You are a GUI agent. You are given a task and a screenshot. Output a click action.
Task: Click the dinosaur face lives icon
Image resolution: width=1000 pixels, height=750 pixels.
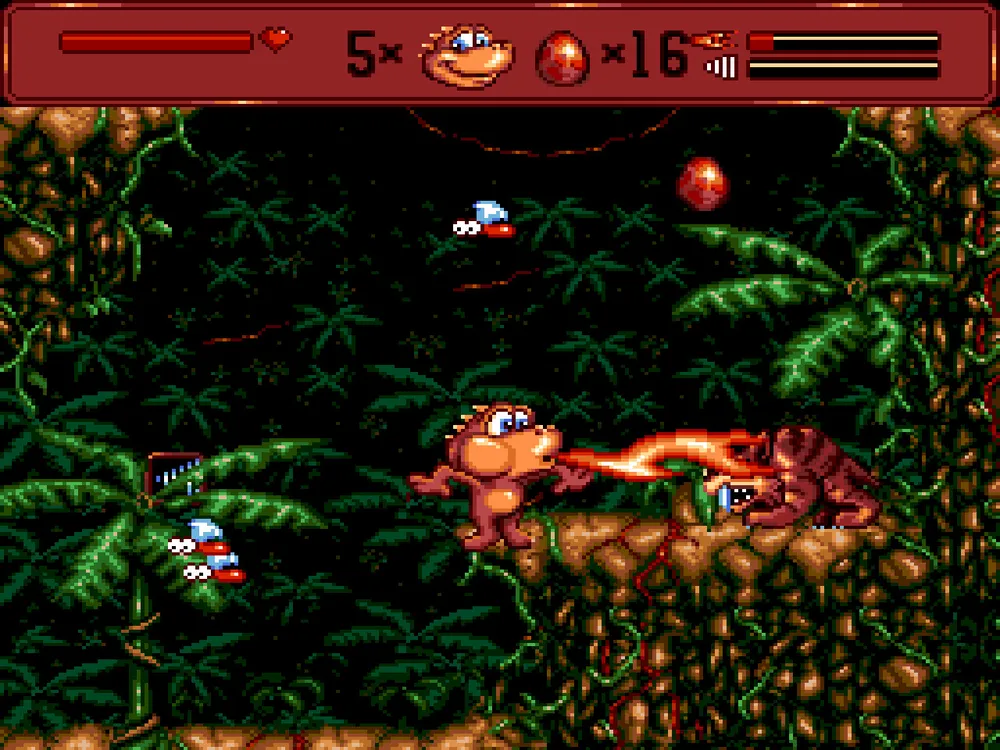click(x=464, y=54)
